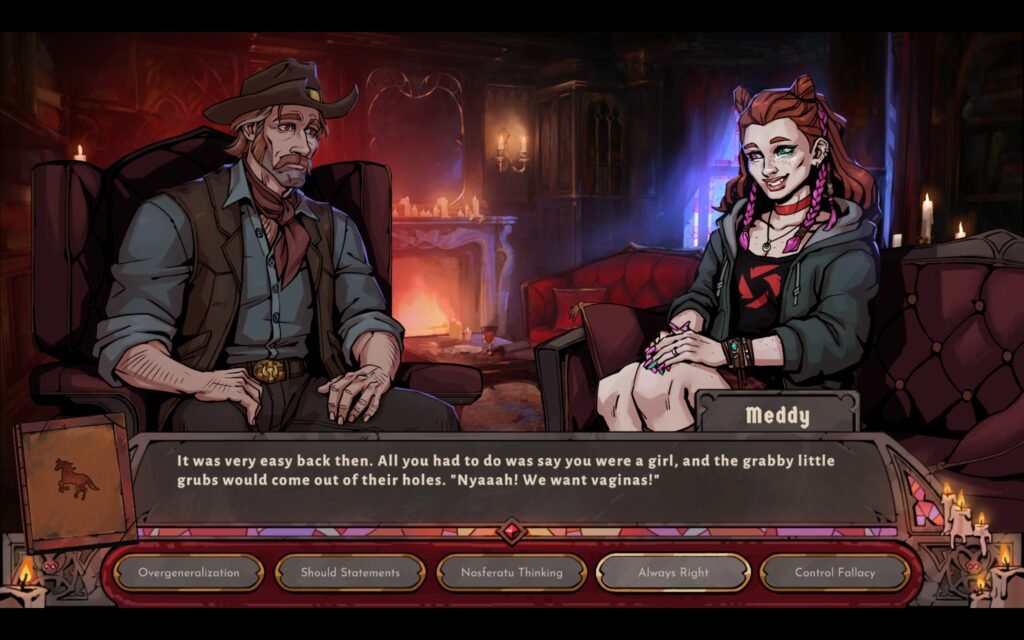Image resolution: width=1024 pixels, height=640 pixels.
Task: Click the red gem under the dialogue box
Action: (x=512, y=531)
